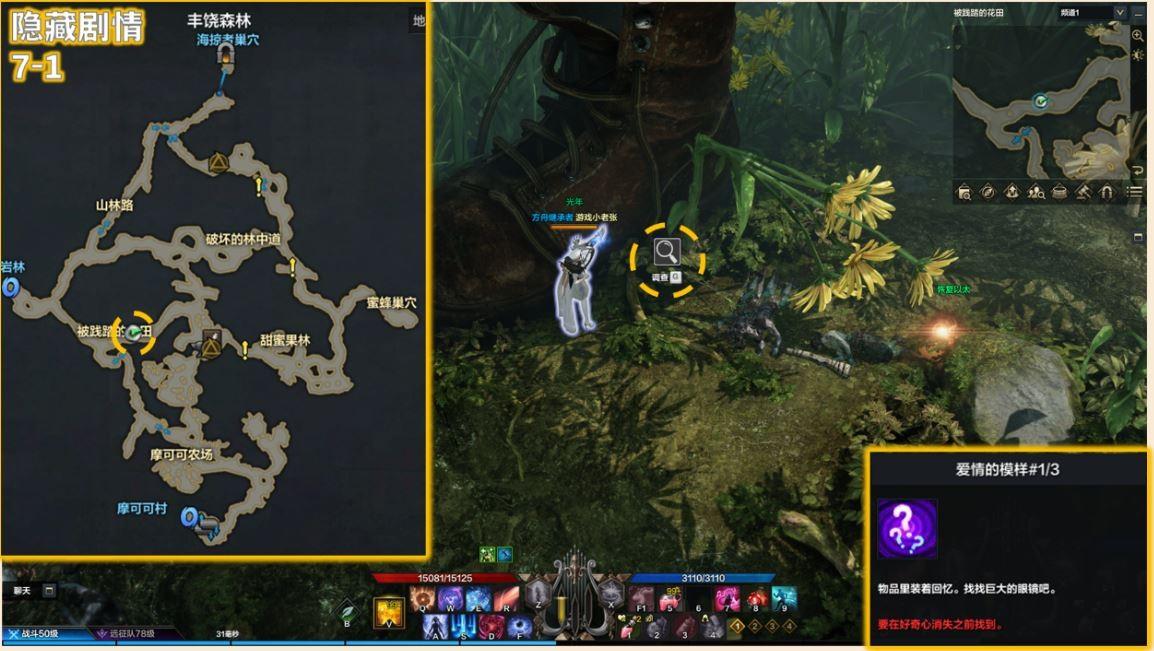The image size is (1154, 651).
Task: Minimize the minimap with the minus button
Action: click(x=1137, y=13)
